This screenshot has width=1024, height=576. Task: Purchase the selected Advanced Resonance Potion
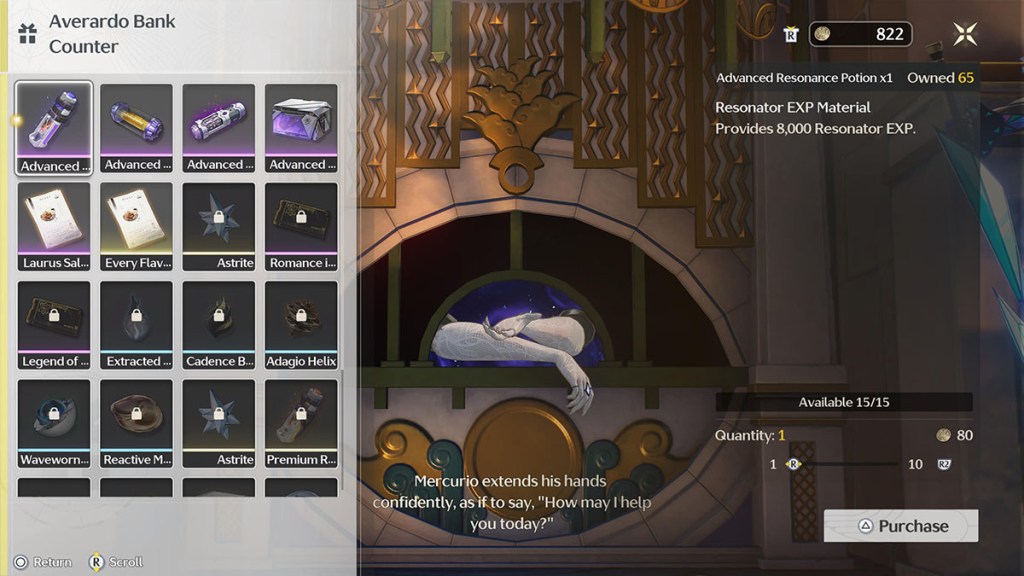click(x=900, y=526)
